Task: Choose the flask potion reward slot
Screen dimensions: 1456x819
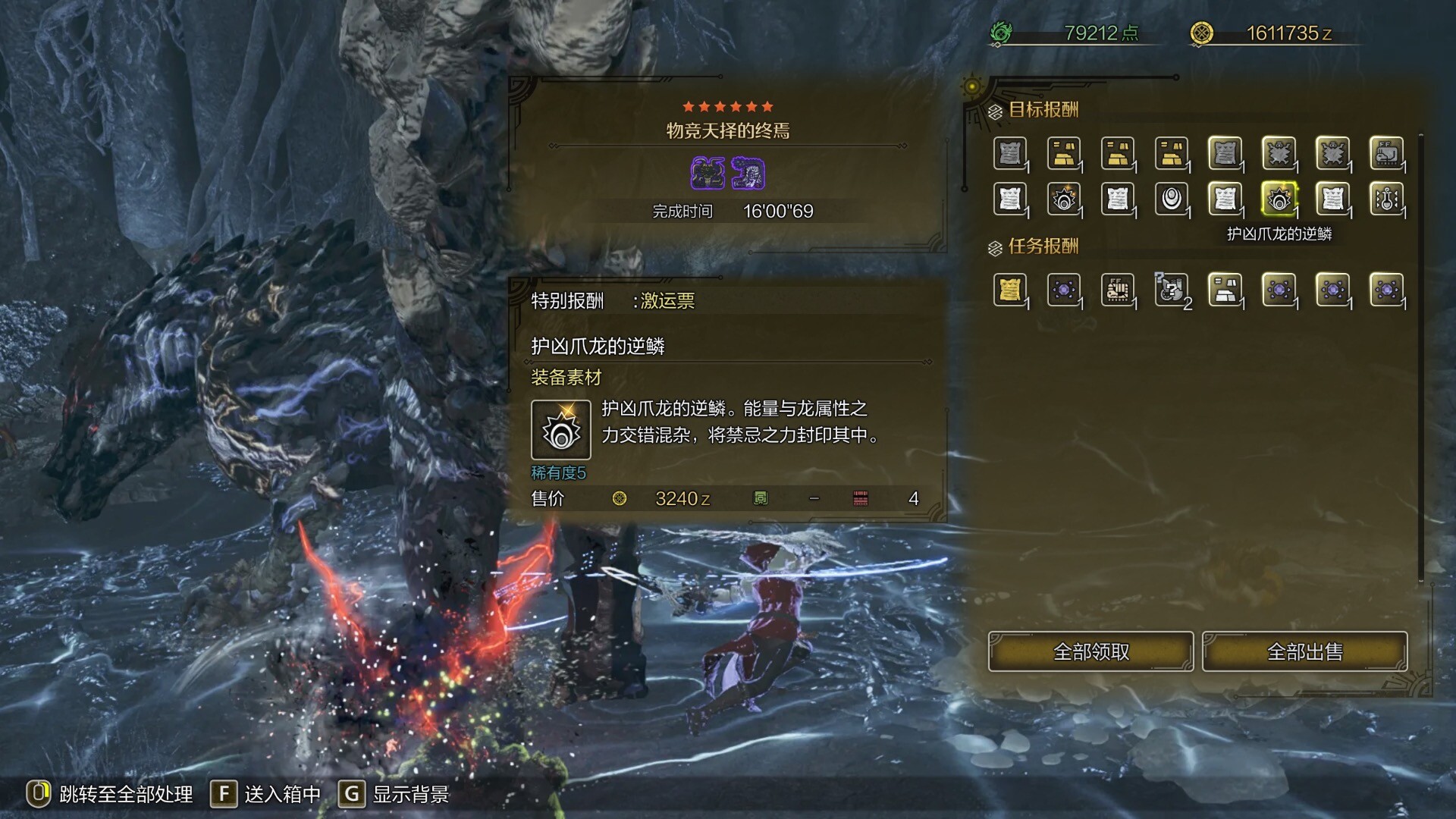Action: tap(1386, 199)
